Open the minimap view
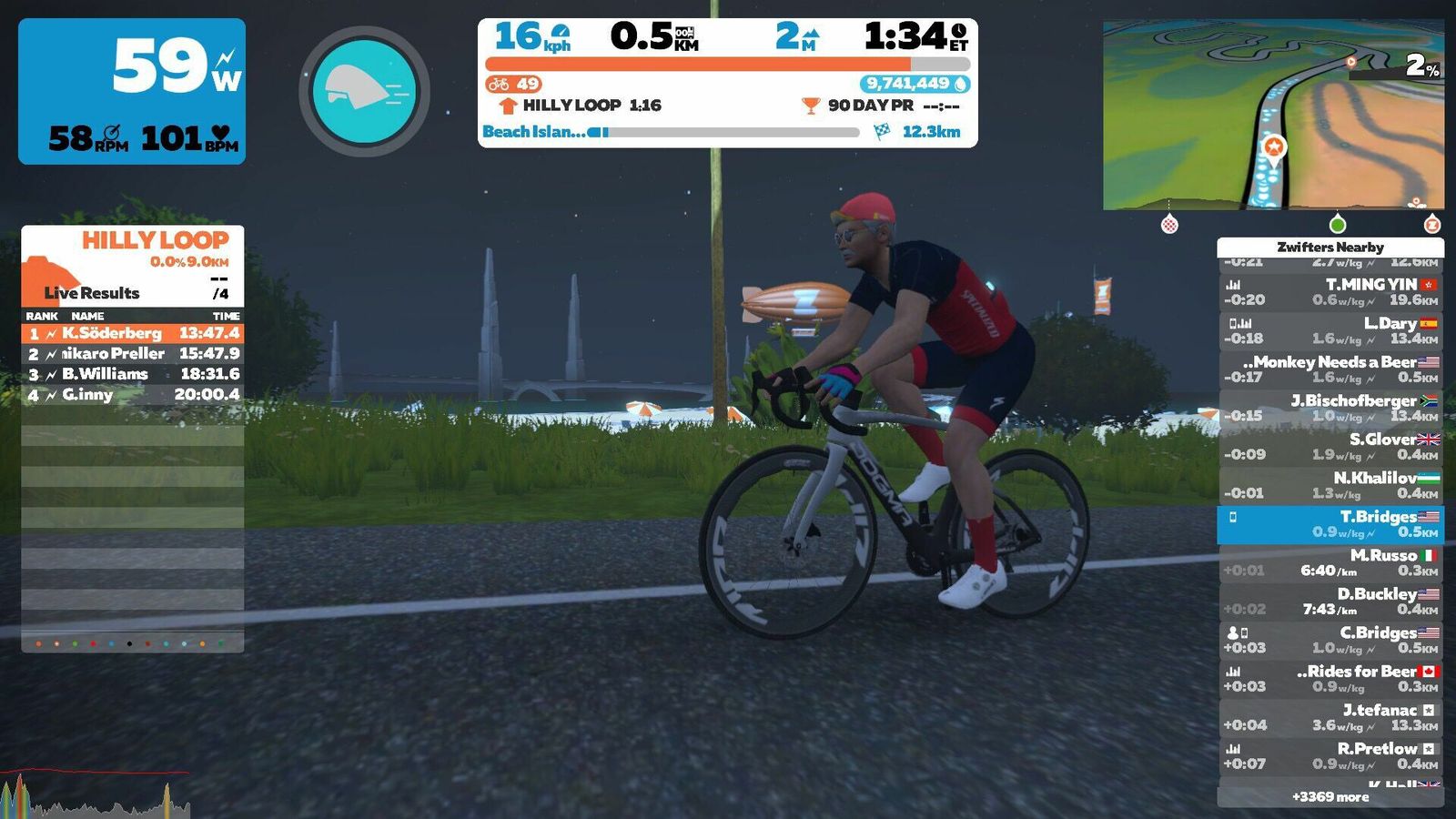 (x=1272, y=116)
